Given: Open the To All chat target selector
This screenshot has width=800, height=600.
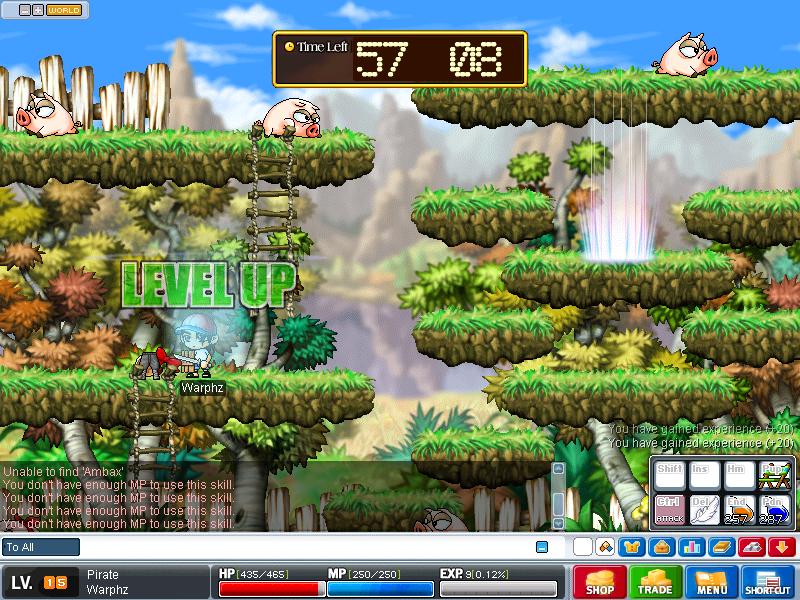Looking at the screenshot, I should pyautogui.click(x=41, y=547).
